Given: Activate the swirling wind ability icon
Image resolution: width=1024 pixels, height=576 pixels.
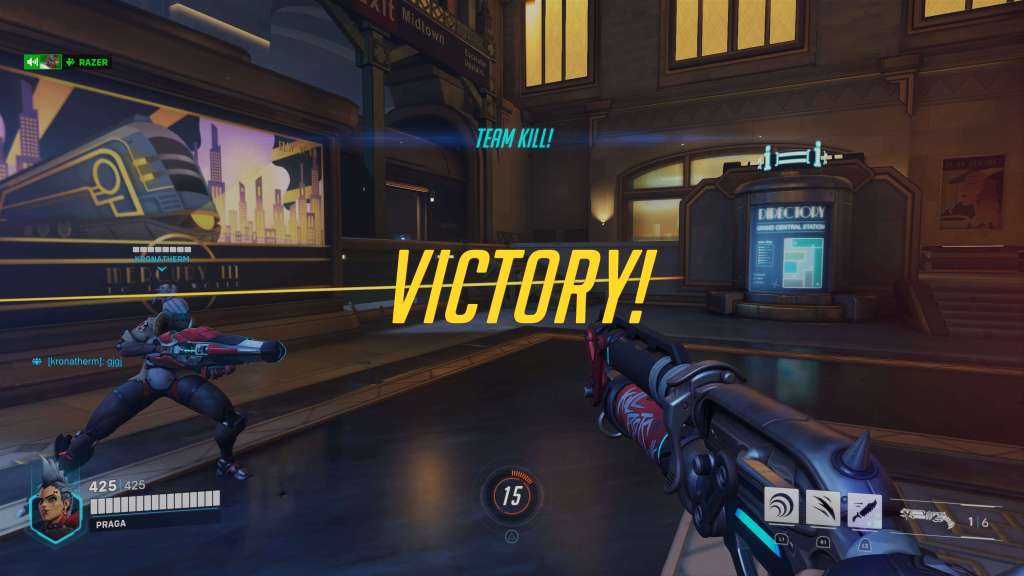Looking at the screenshot, I should point(781,507).
